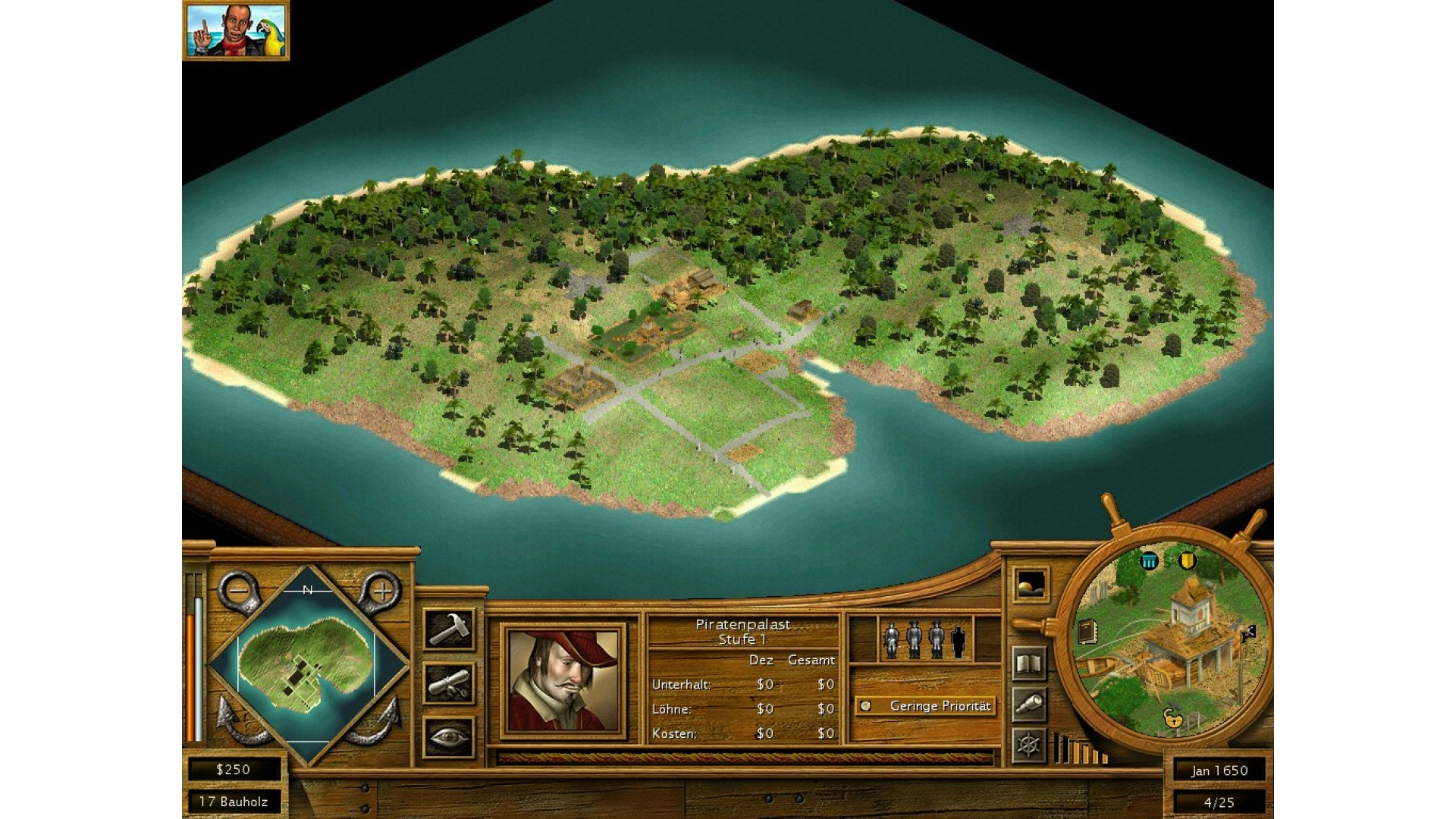Image resolution: width=1456 pixels, height=819 pixels.
Task: Click the island minimap
Action: (307, 665)
